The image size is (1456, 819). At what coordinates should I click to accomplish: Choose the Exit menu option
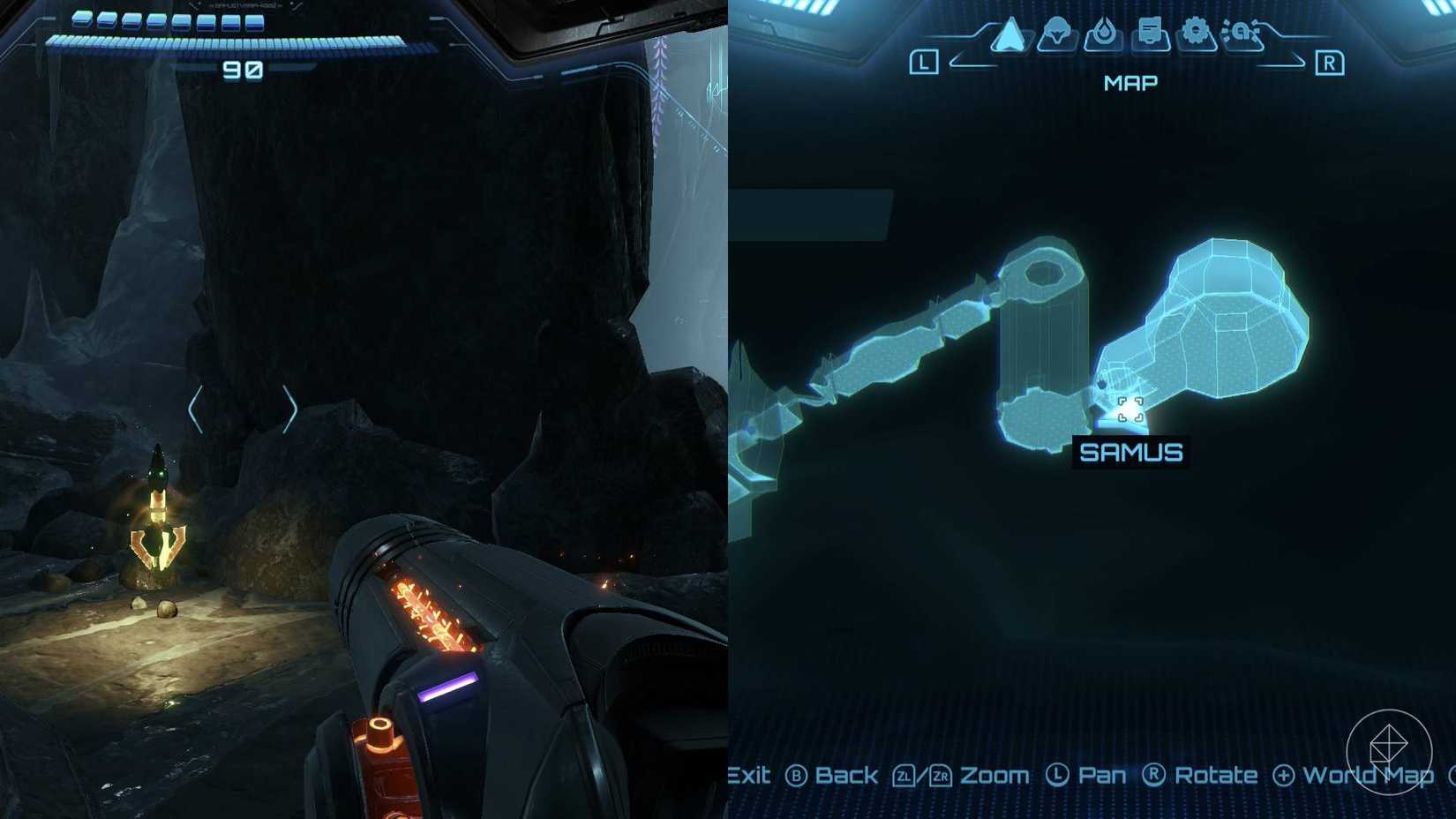coord(748,775)
